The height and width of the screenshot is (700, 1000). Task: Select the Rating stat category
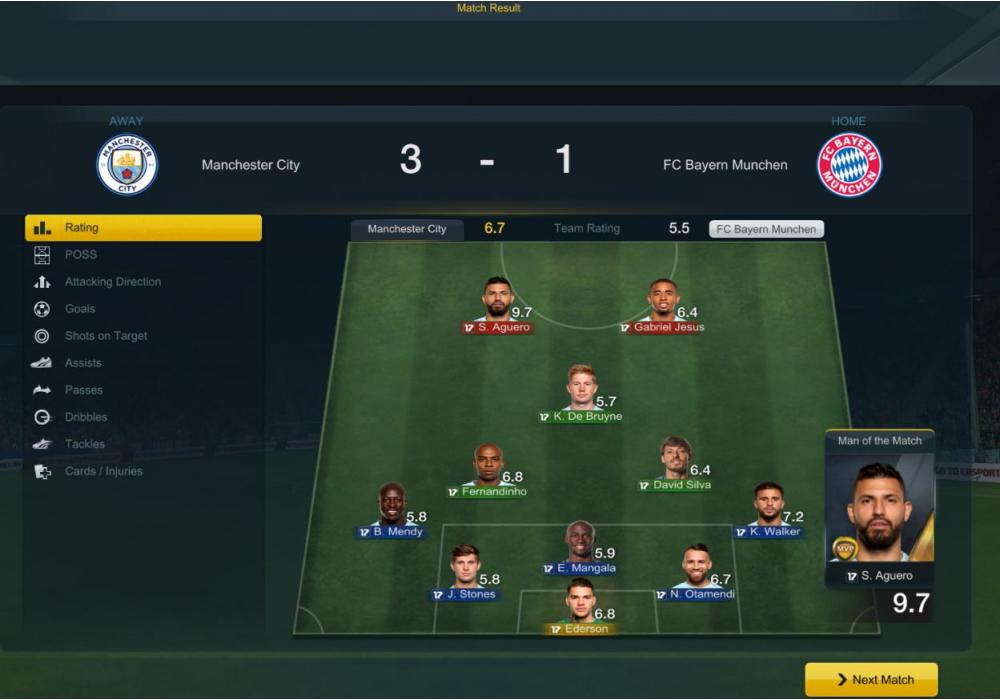[x=143, y=228]
